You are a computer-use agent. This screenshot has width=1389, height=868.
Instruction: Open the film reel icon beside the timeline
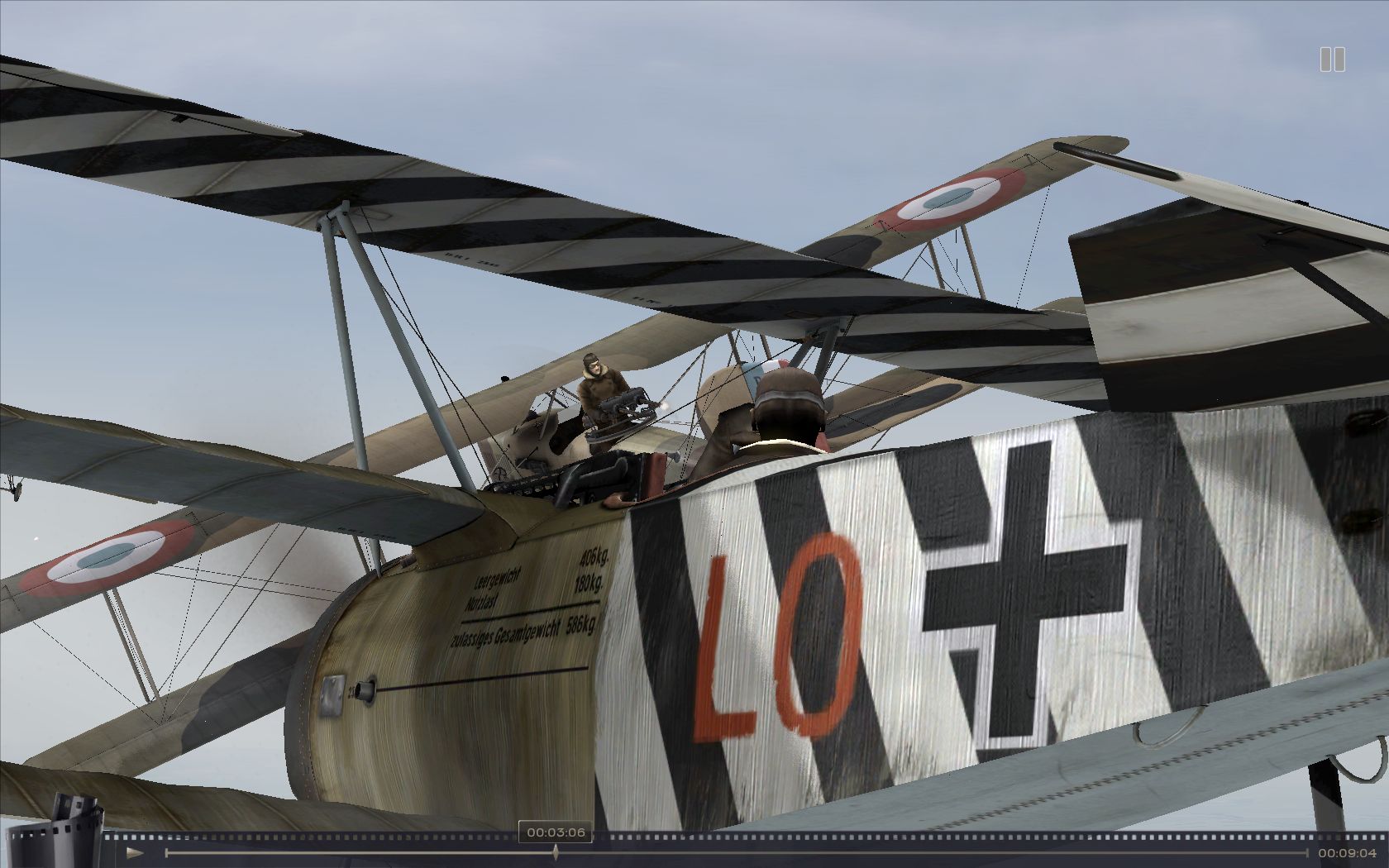[x=78, y=828]
